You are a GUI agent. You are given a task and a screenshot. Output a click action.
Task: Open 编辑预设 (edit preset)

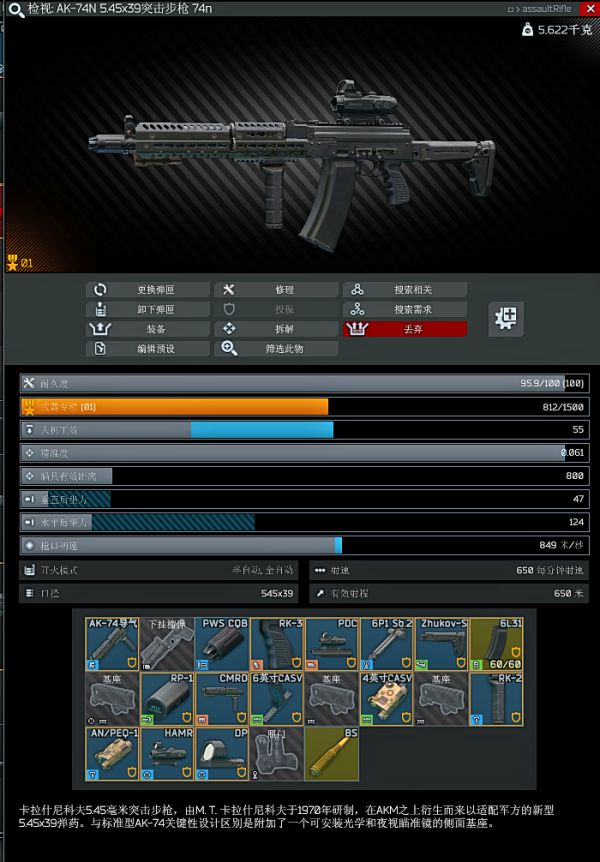(x=147, y=349)
